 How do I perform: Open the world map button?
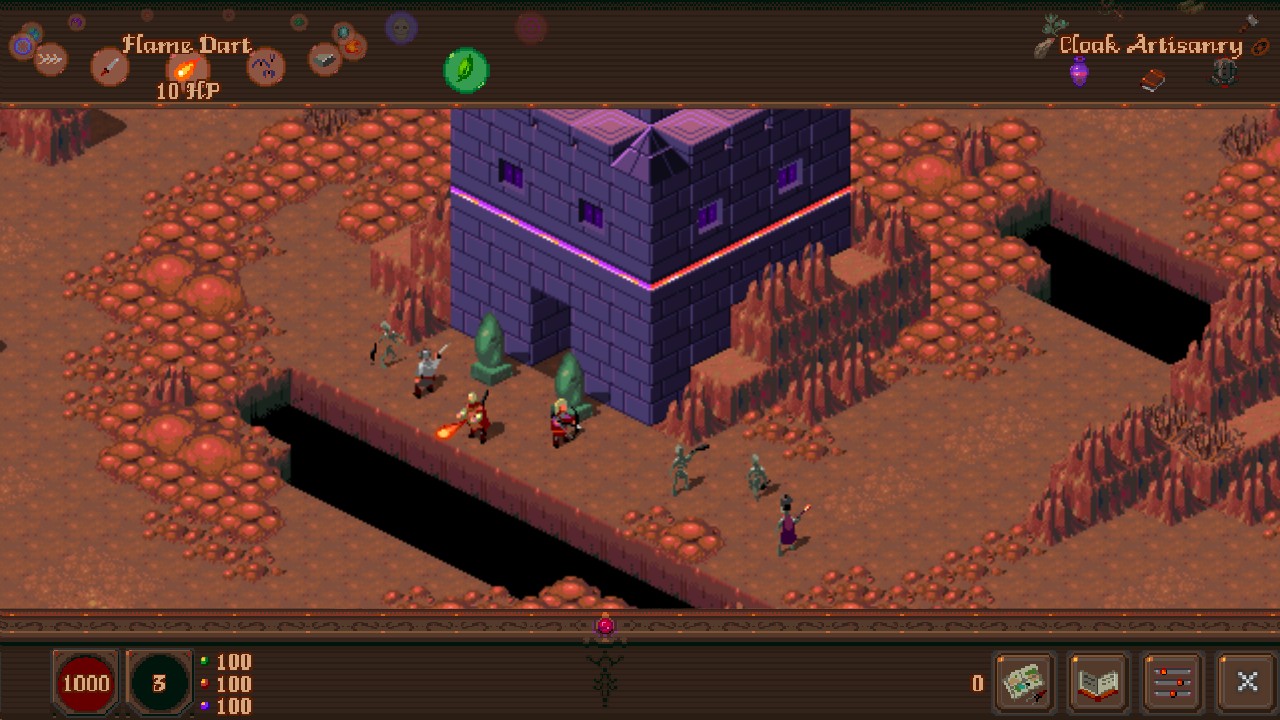[1022, 682]
